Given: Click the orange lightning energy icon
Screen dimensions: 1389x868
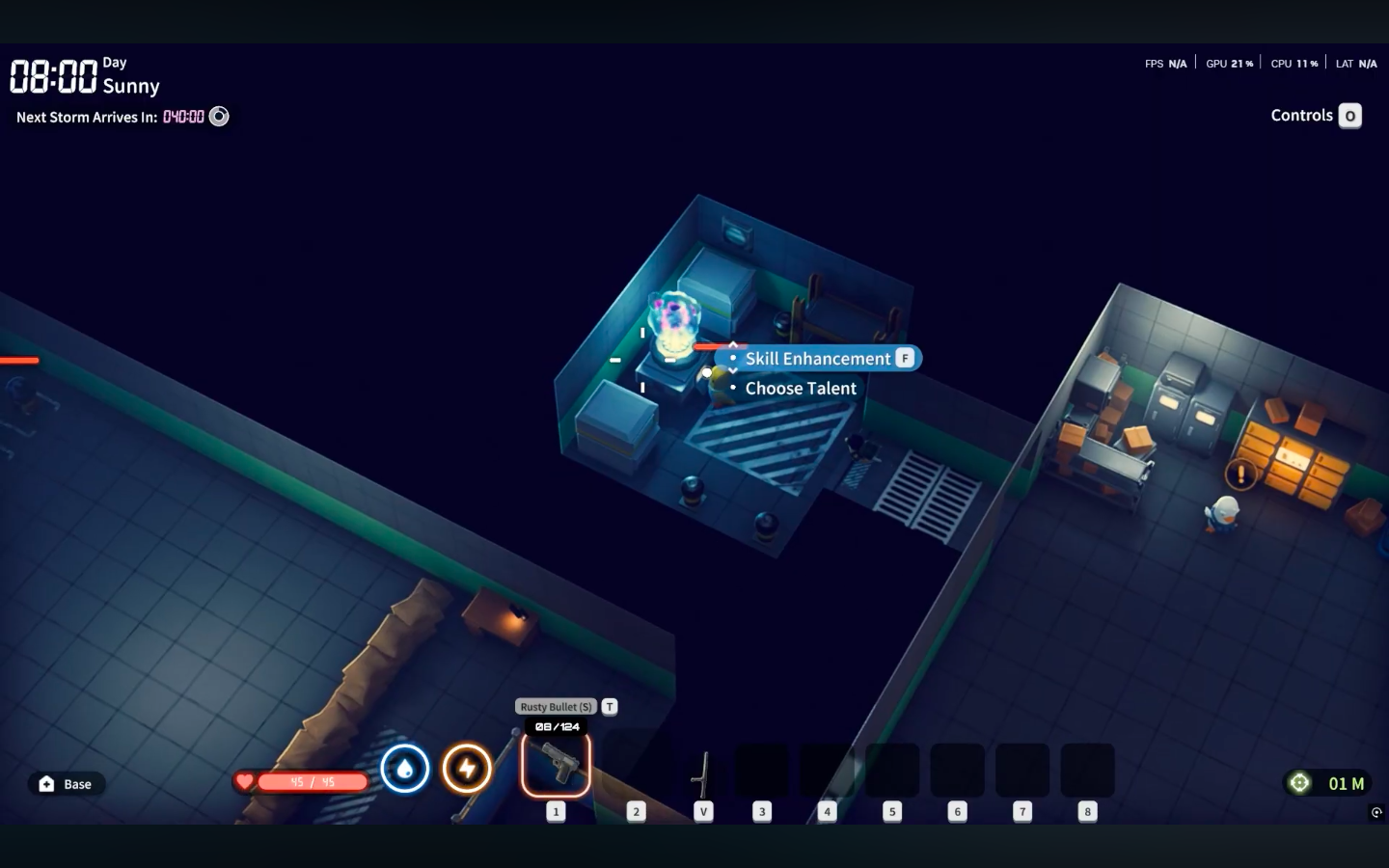Looking at the screenshot, I should [467, 769].
